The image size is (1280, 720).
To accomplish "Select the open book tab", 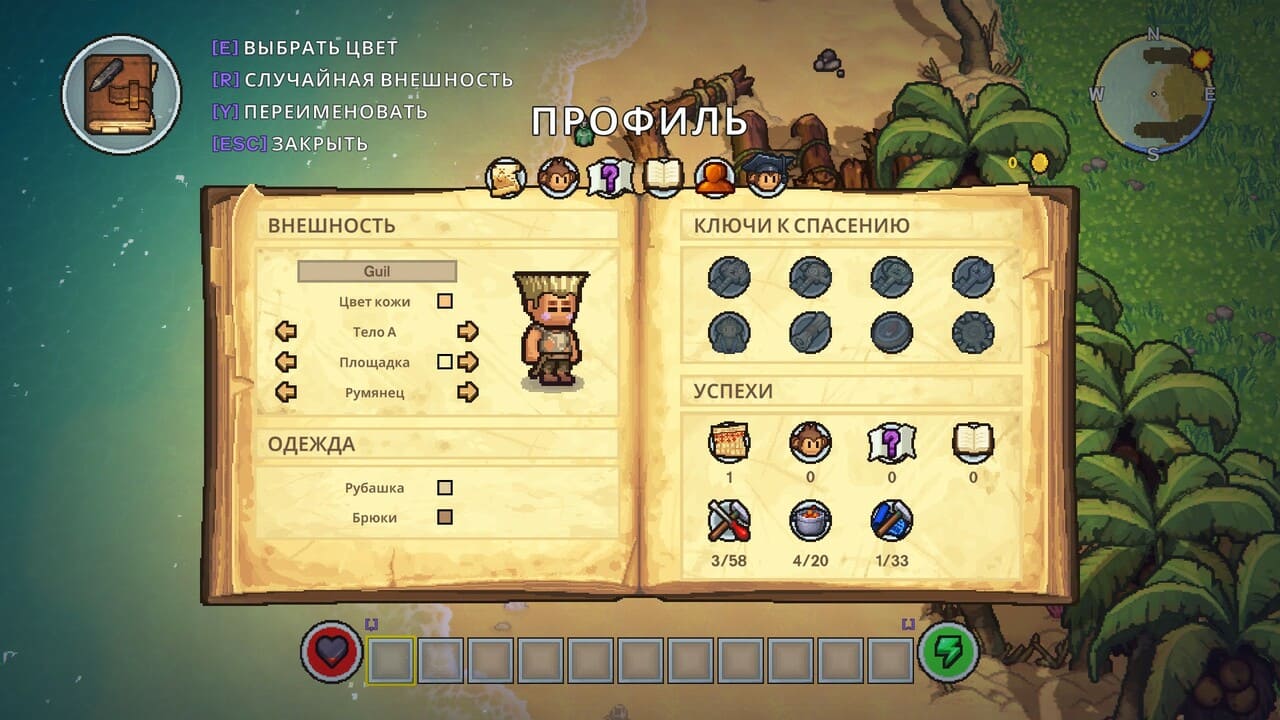I will pyautogui.click(x=662, y=178).
